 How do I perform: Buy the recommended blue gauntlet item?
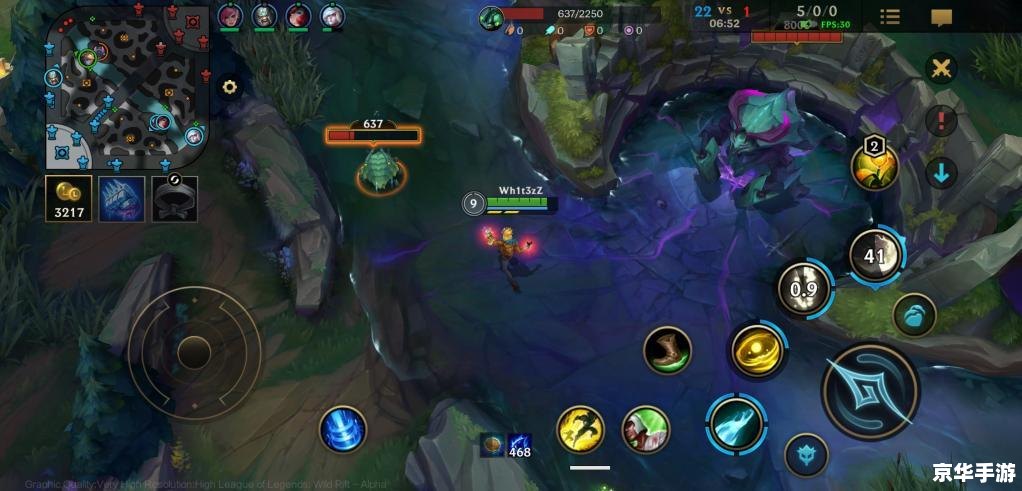122,199
